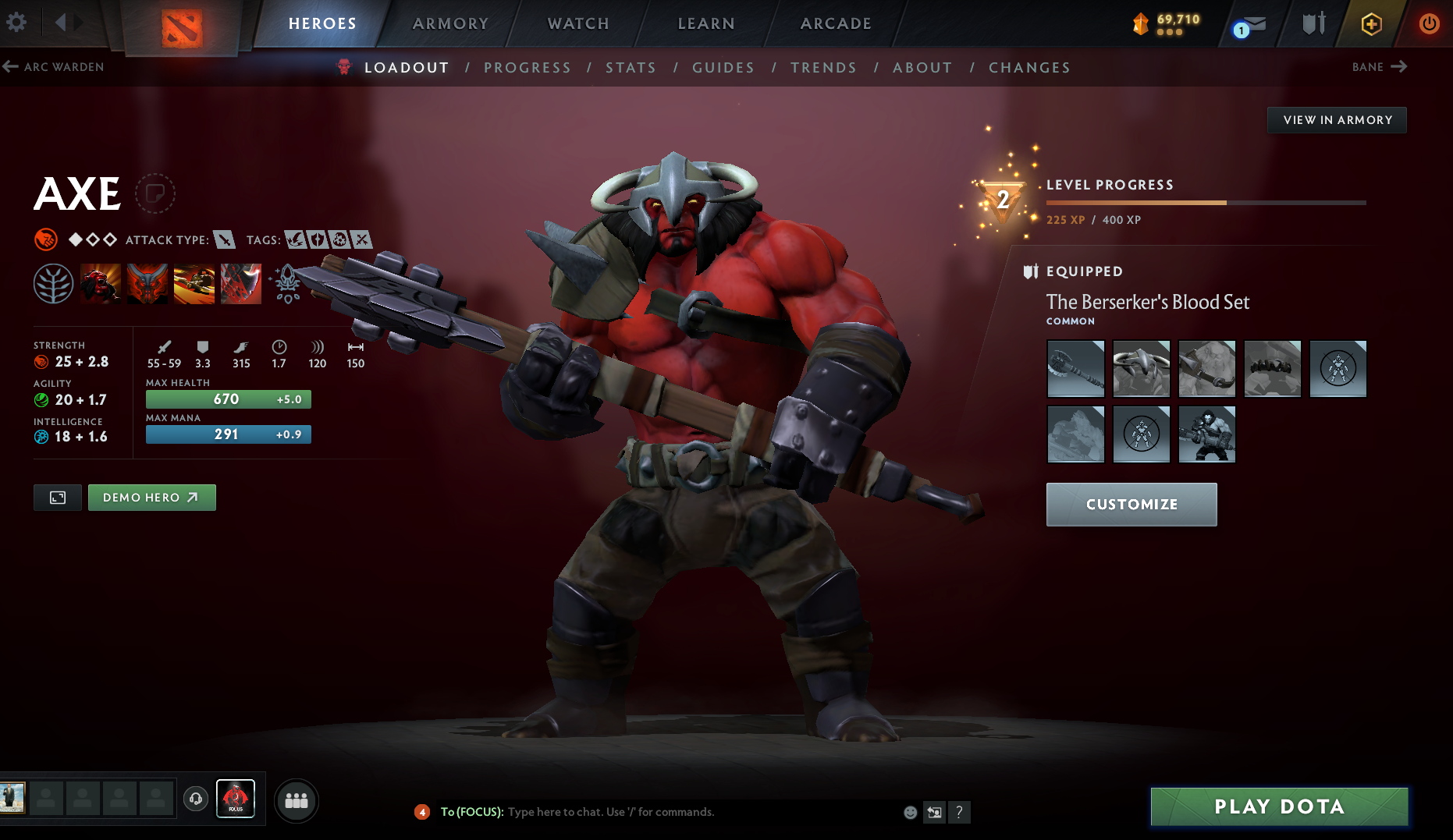Click the Culling Blade ability icon

(x=240, y=284)
